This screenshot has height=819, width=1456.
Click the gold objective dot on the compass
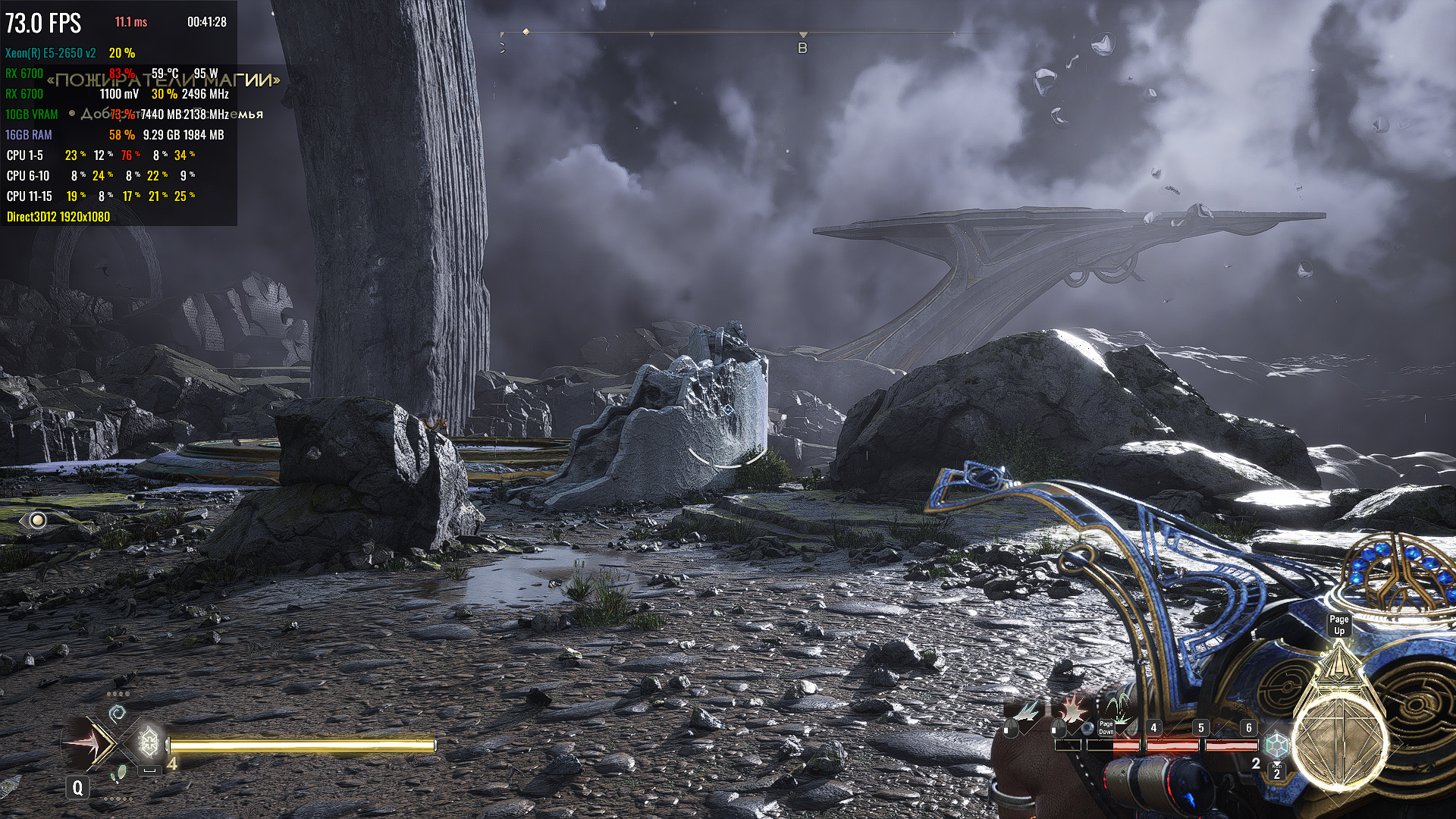coord(526,32)
